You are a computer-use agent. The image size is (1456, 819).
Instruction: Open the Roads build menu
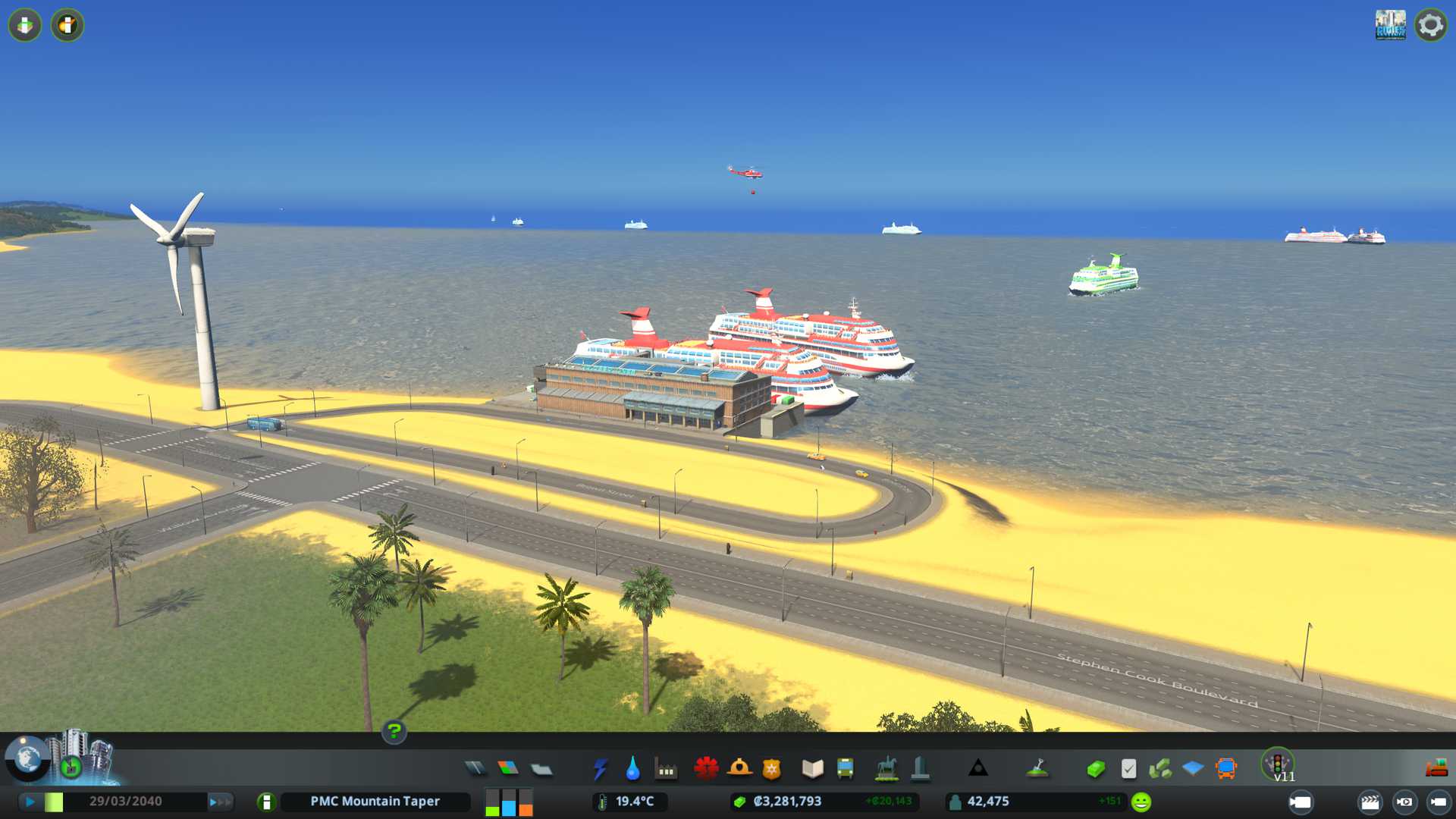coord(475,769)
